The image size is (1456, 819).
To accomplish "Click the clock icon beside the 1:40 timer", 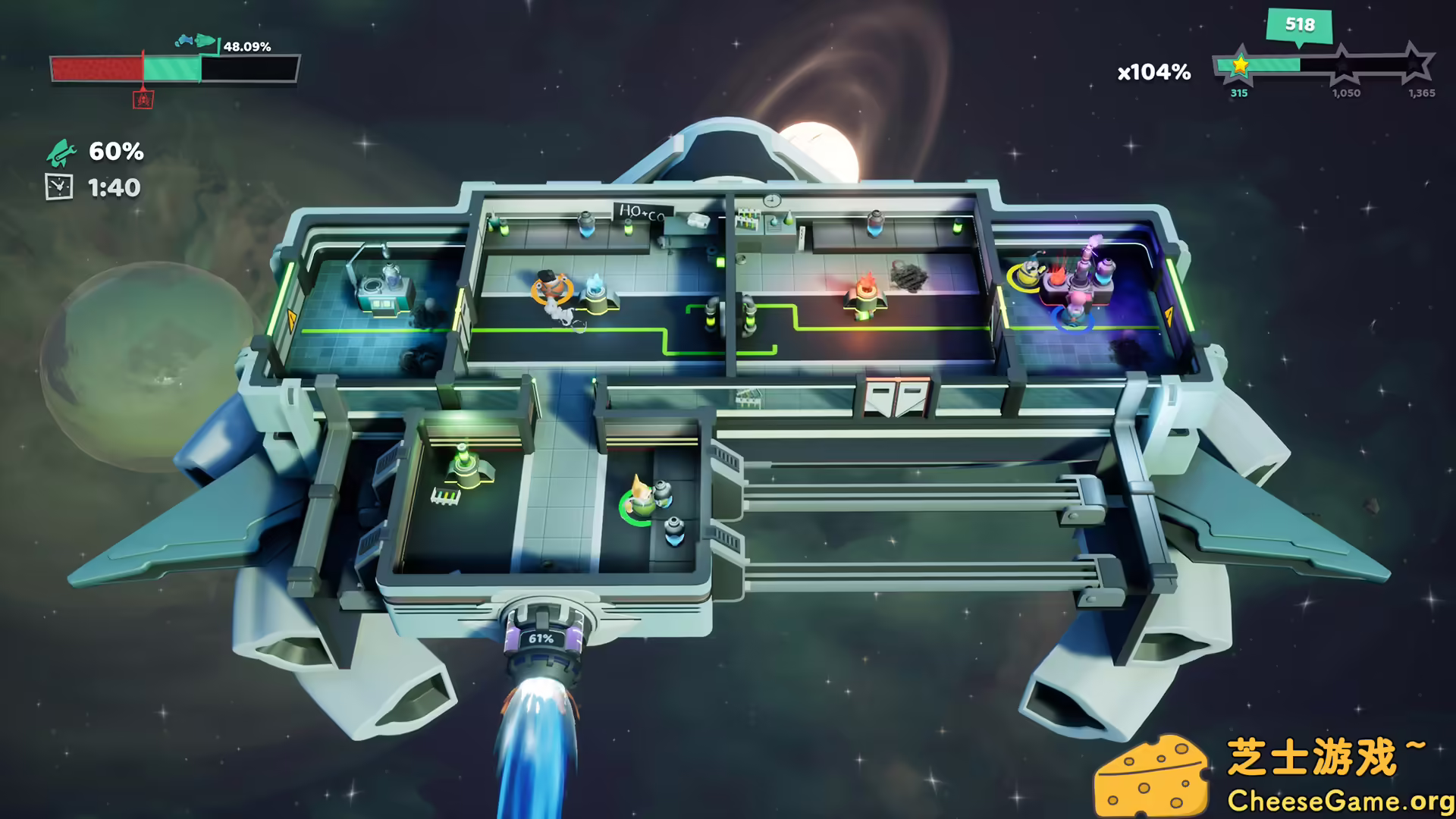I will tap(58, 187).
